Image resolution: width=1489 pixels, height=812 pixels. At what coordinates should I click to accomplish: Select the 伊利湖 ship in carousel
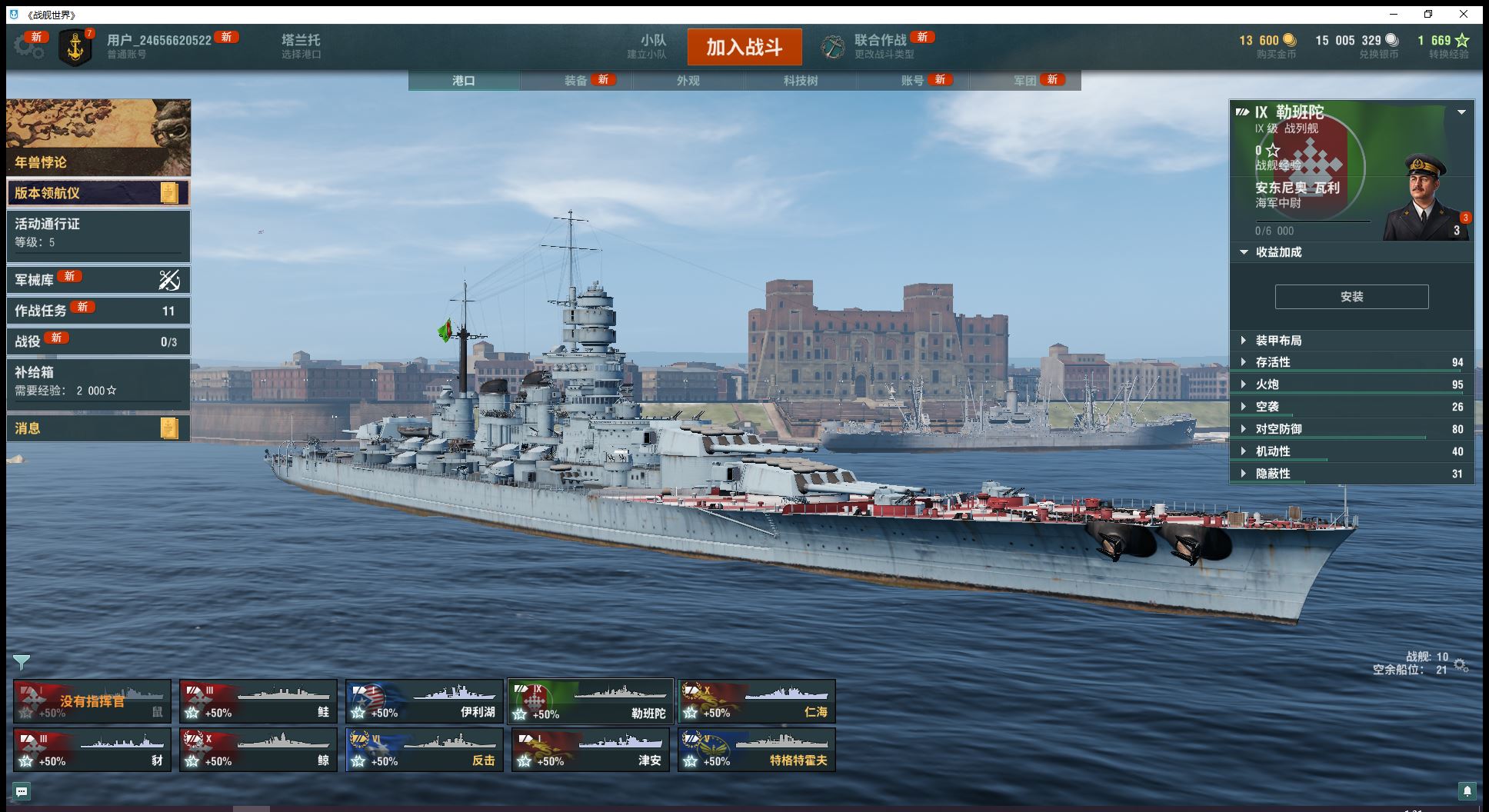425,701
